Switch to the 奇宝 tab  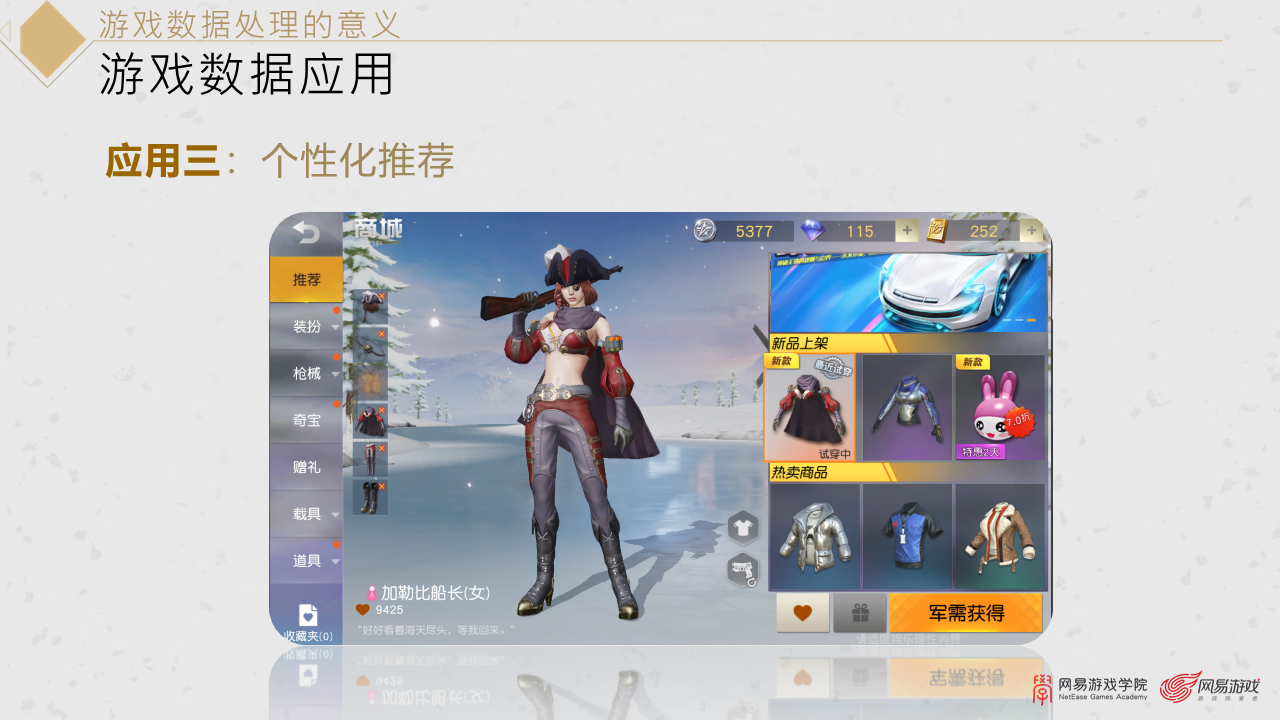click(x=306, y=421)
